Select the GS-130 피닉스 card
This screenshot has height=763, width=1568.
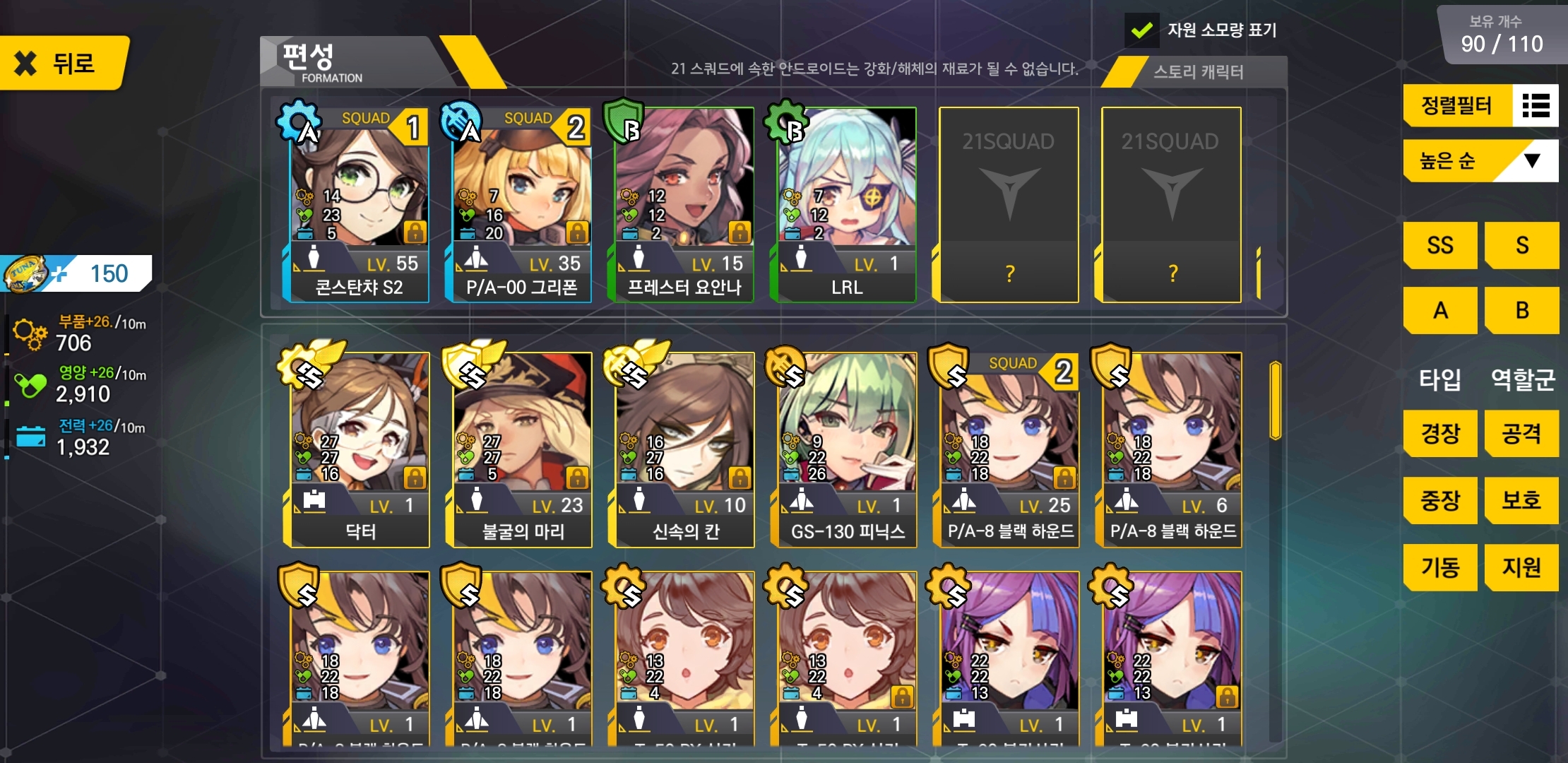pyautogui.click(x=846, y=450)
